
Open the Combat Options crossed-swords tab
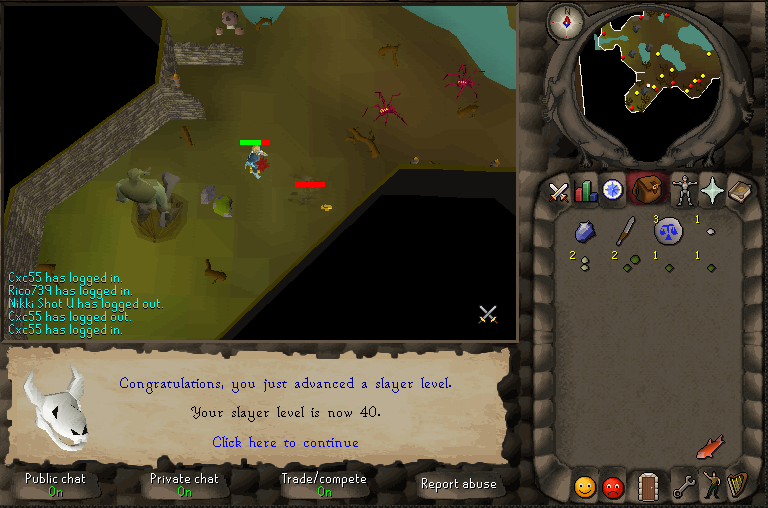click(x=558, y=190)
